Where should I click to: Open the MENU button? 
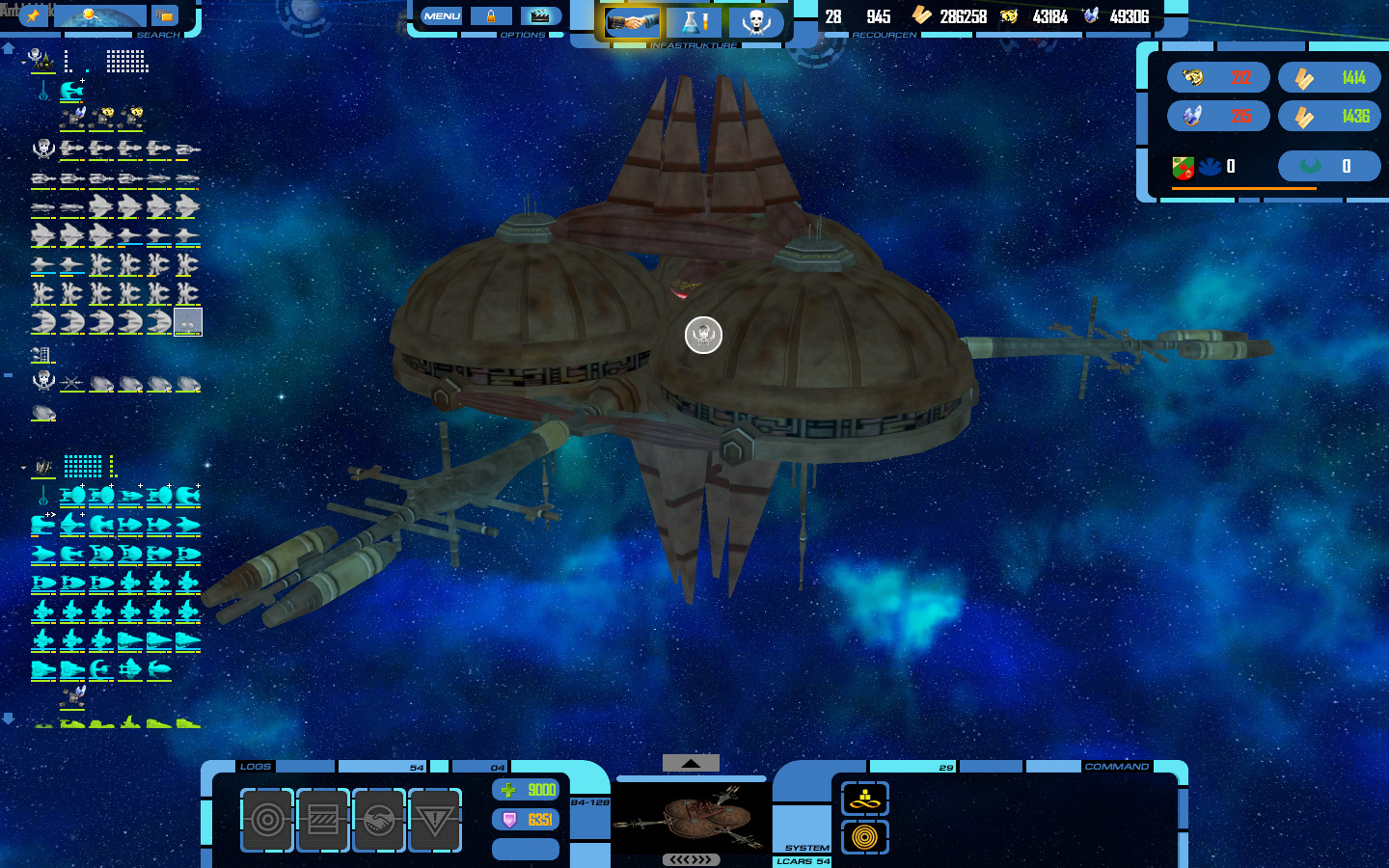tap(442, 16)
